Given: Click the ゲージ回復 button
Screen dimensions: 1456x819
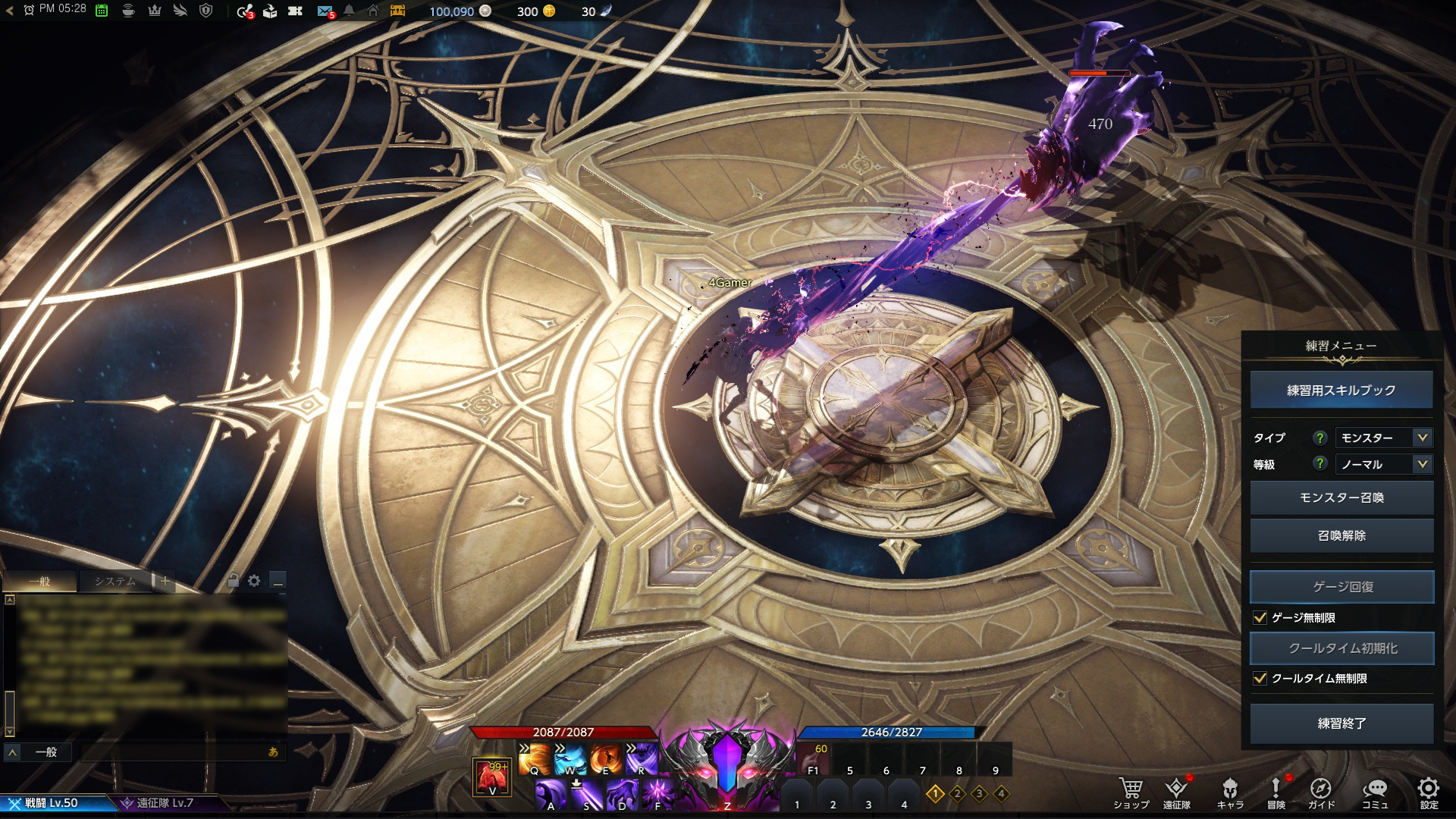Looking at the screenshot, I should (1341, 587).
